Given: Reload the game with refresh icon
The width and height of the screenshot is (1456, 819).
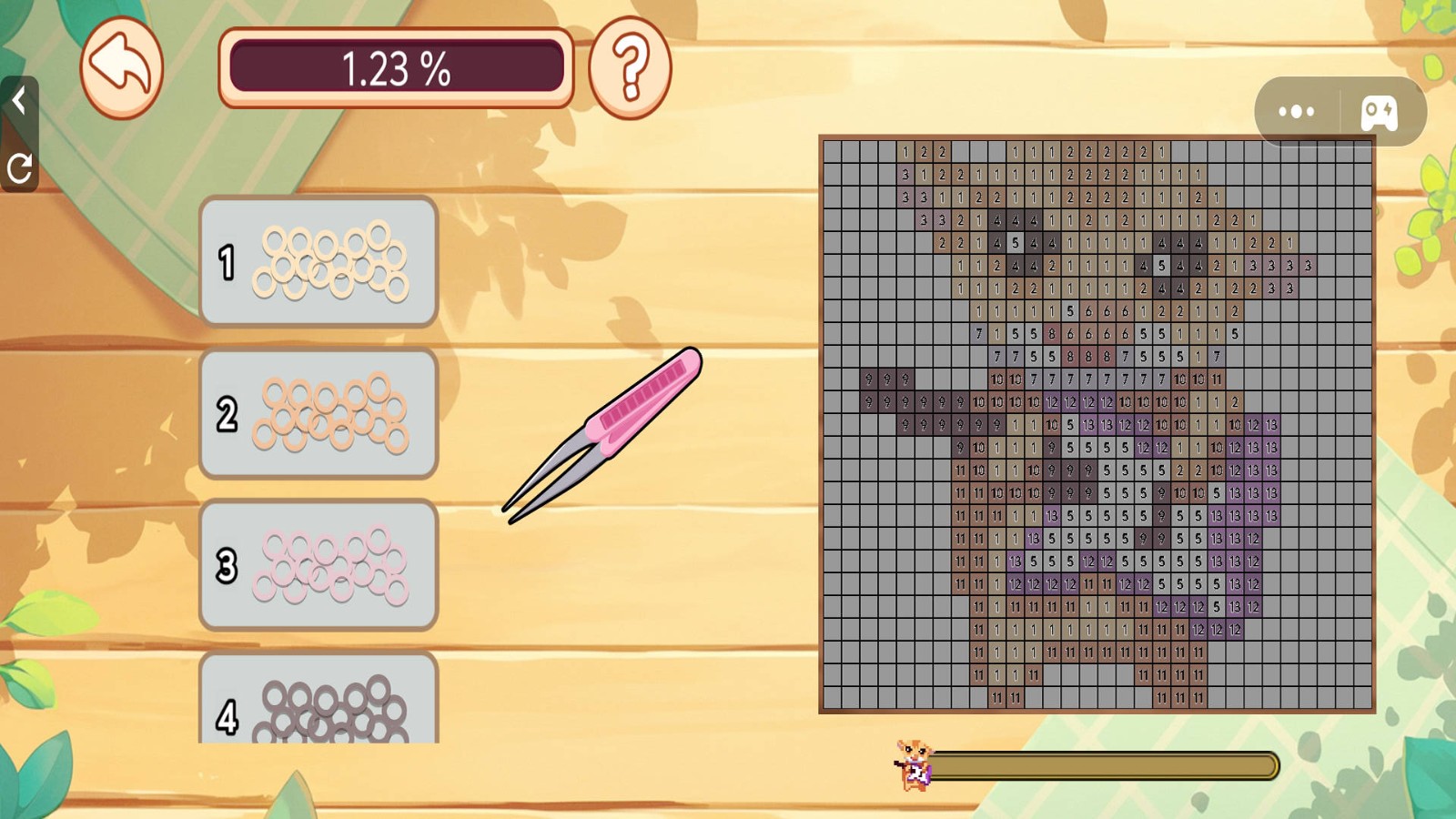Looking at the screenshot, I should click(19, 167).
